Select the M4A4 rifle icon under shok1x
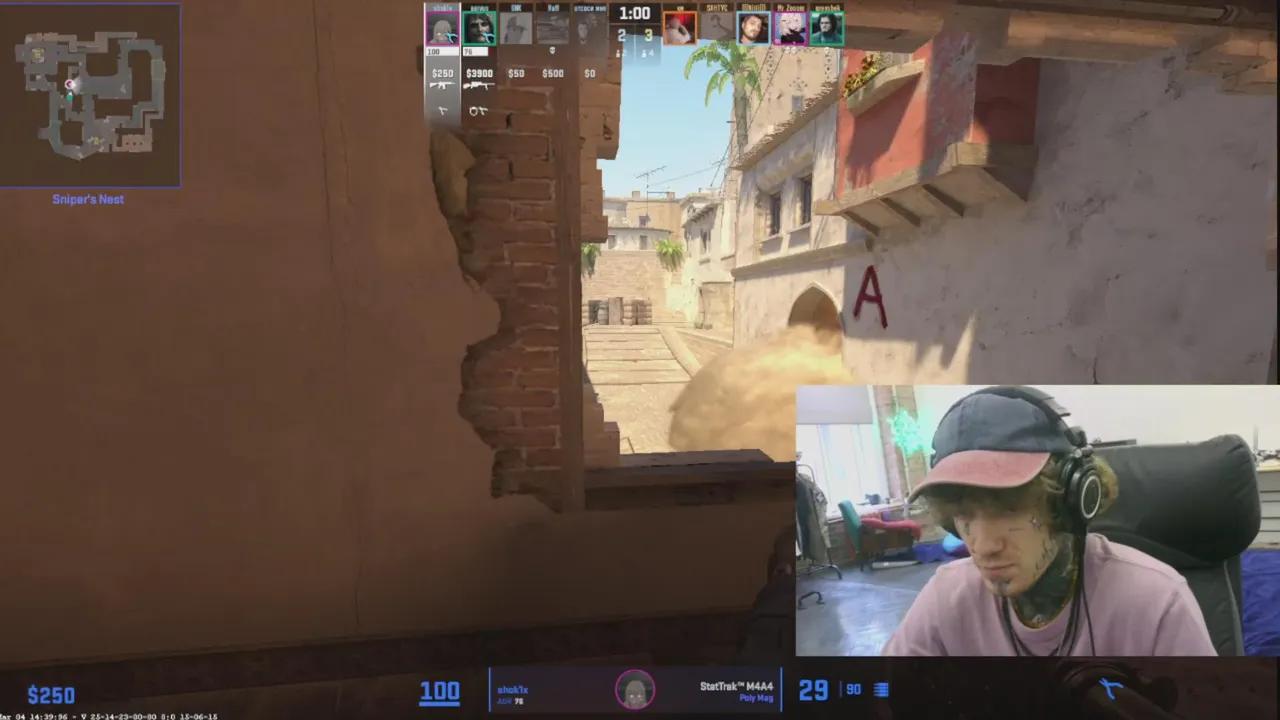Viewport: 1280px width, 720px height. [x=442, y=85]
